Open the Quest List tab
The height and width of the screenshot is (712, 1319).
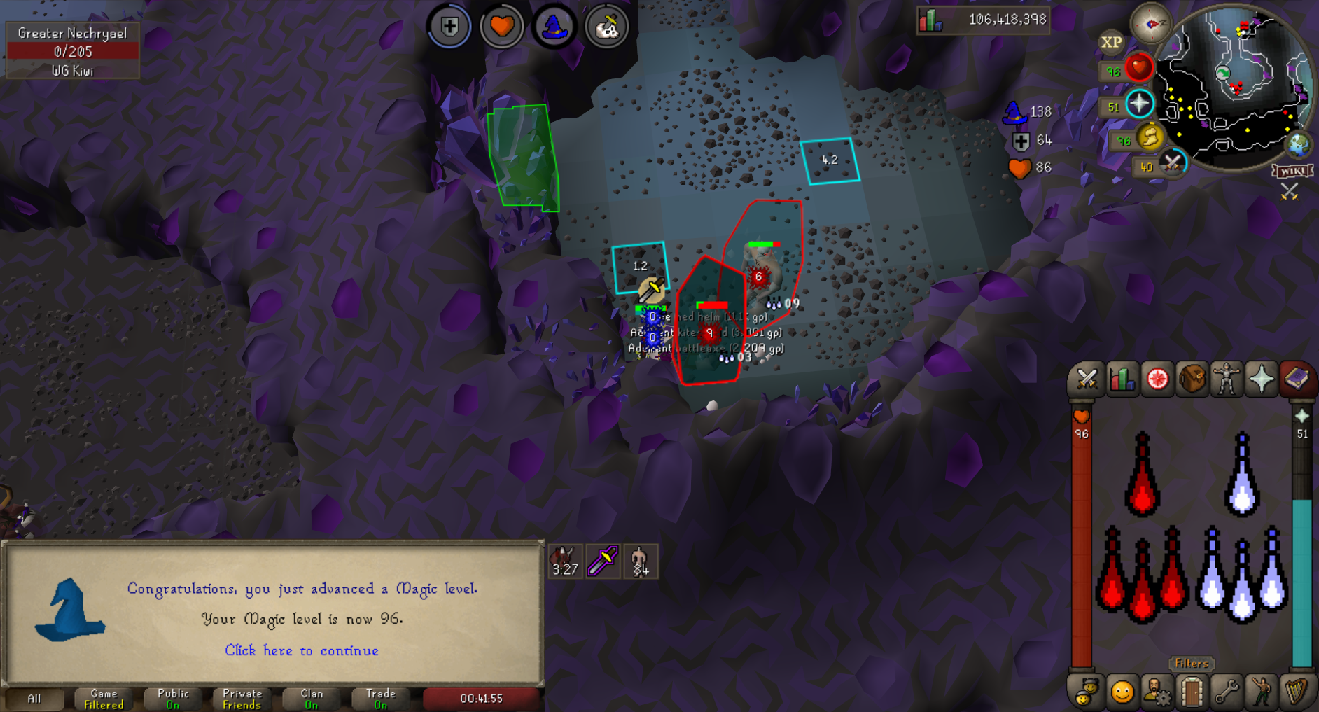[x=1158, y=379]
